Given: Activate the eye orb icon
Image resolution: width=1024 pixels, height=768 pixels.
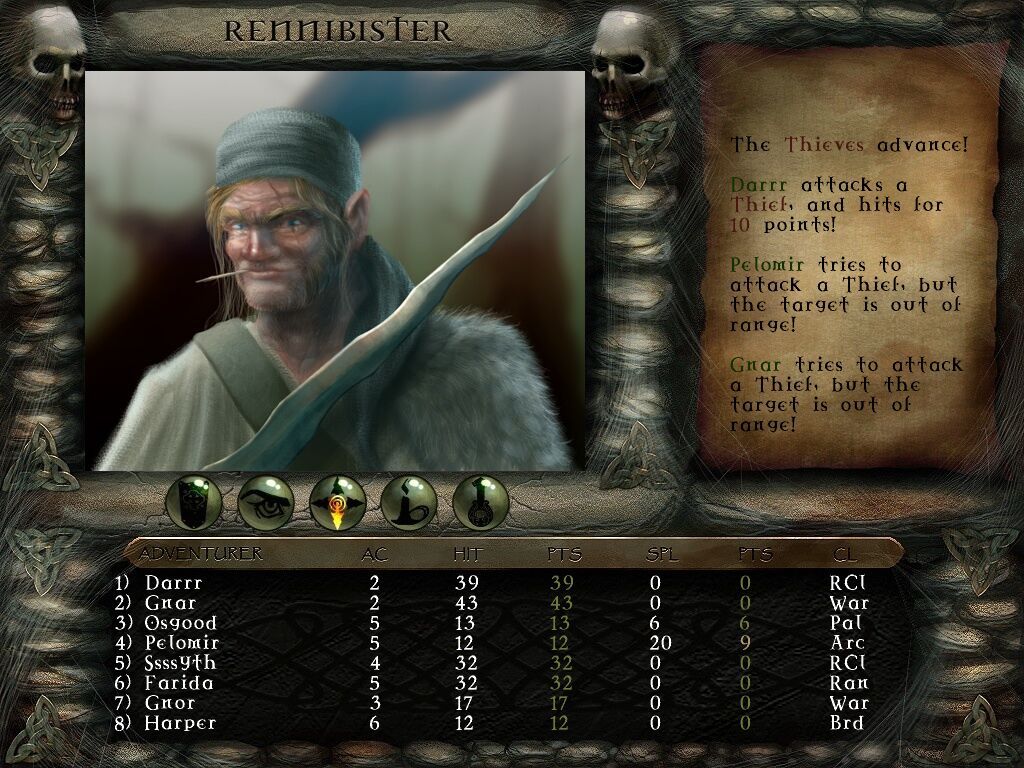Looking at the screenshot, I should coord(266,501).
